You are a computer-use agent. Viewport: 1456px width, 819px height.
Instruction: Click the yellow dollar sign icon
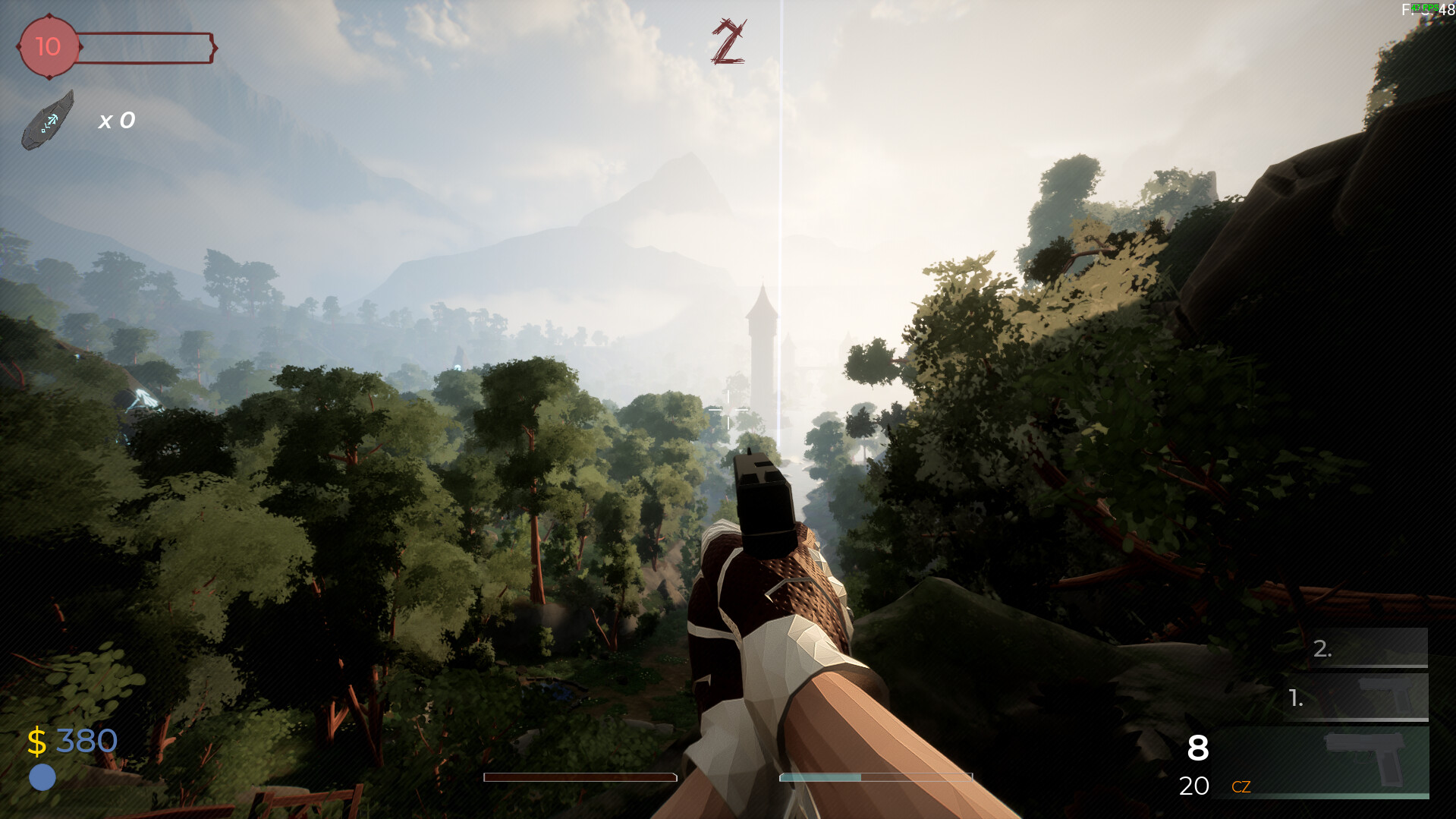point(36,740)
